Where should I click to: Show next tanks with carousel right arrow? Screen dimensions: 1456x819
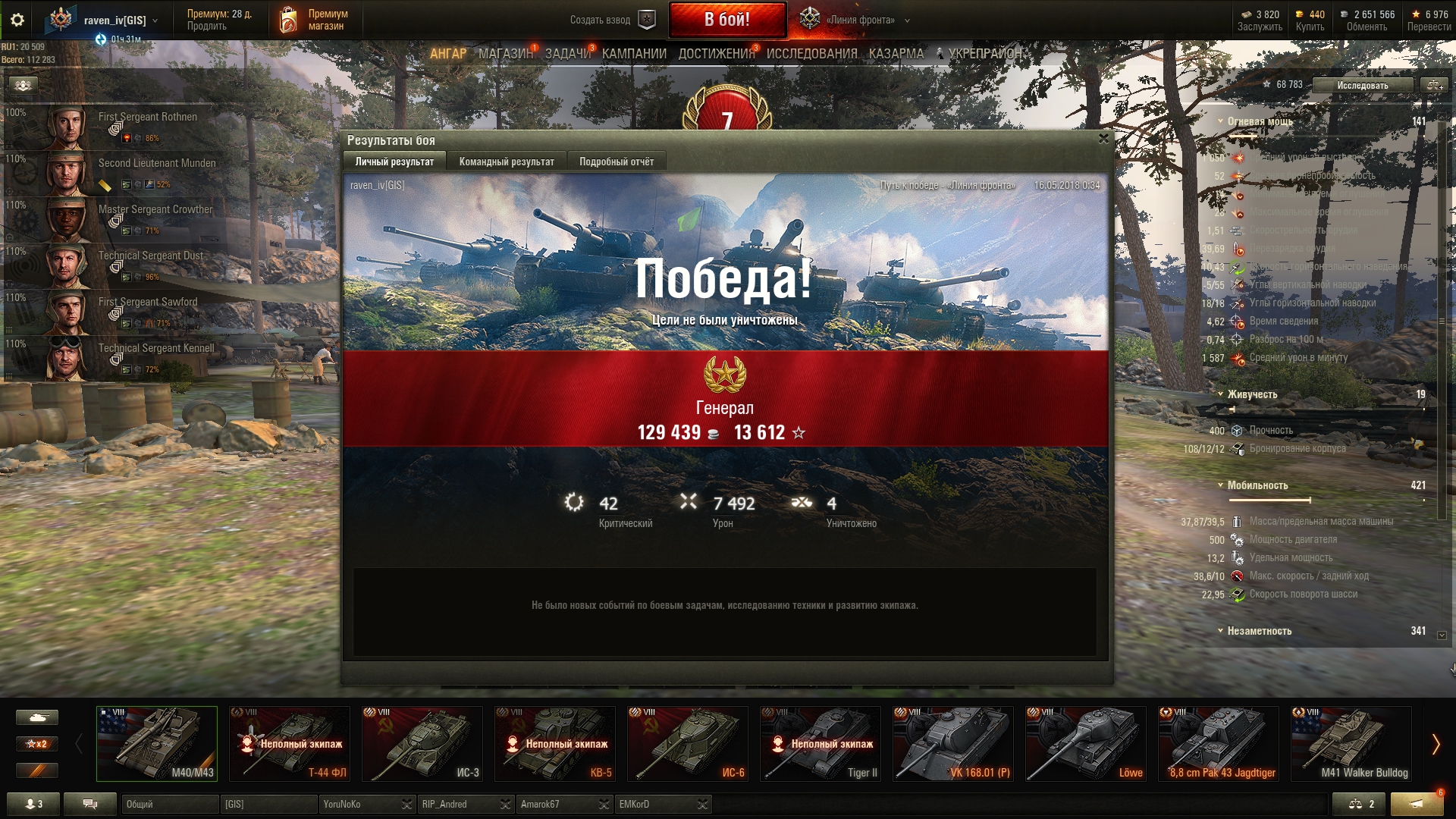[1435, 745]
